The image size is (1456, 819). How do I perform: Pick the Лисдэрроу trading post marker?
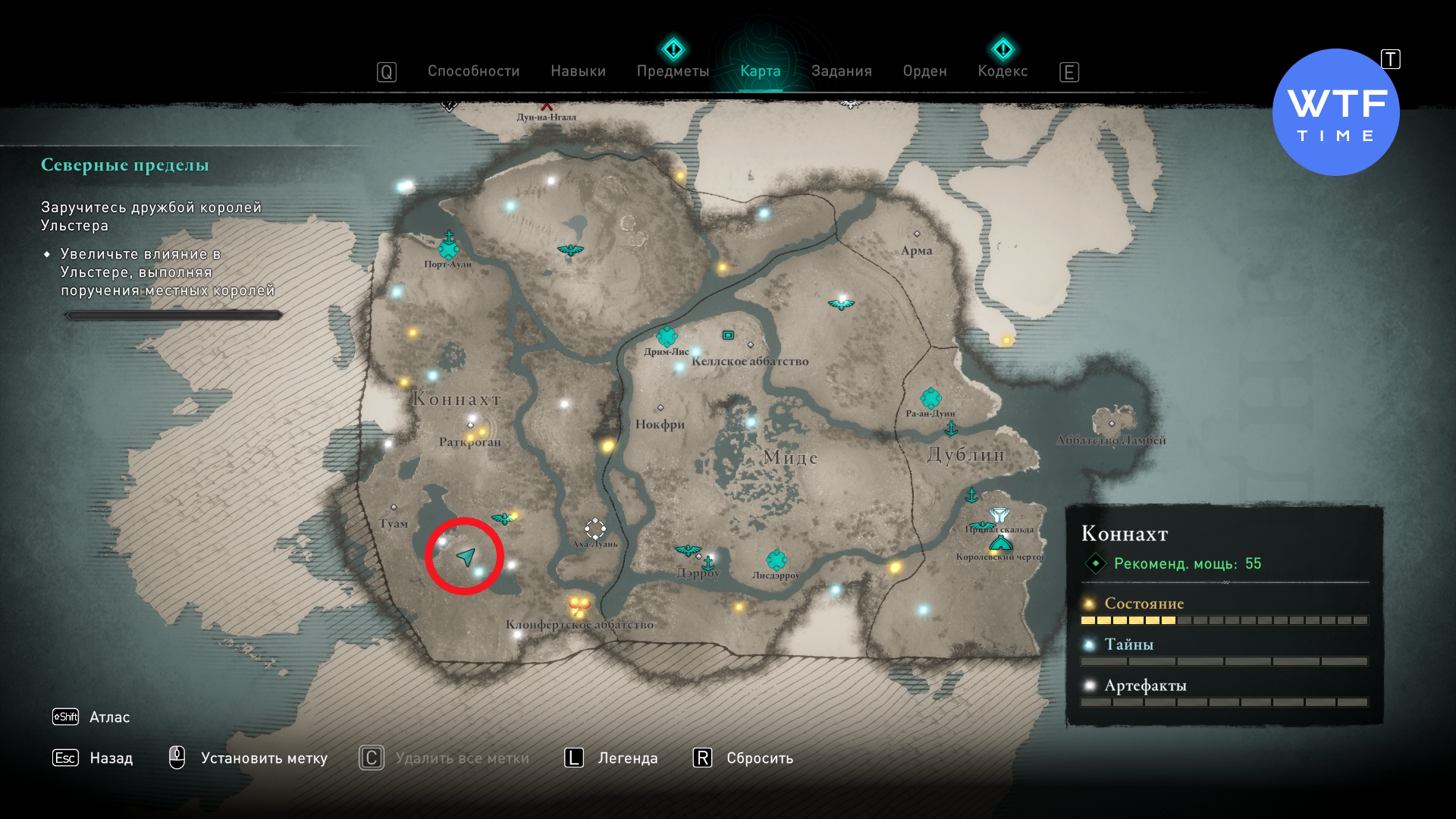pyautogui.click(x=776, y=560)
